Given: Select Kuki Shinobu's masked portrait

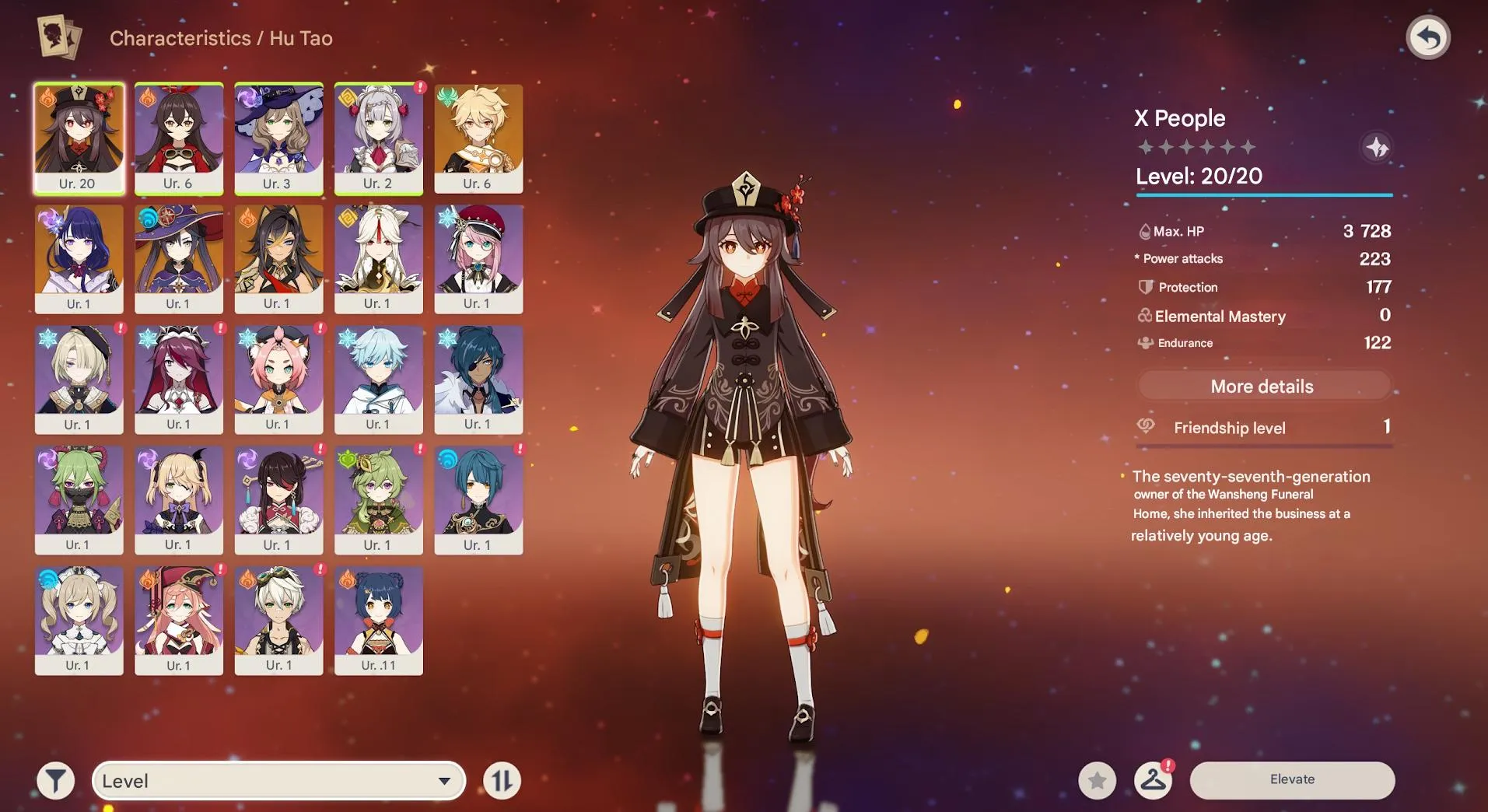Looking at the screenshot, I should click(x=79, y=499).
